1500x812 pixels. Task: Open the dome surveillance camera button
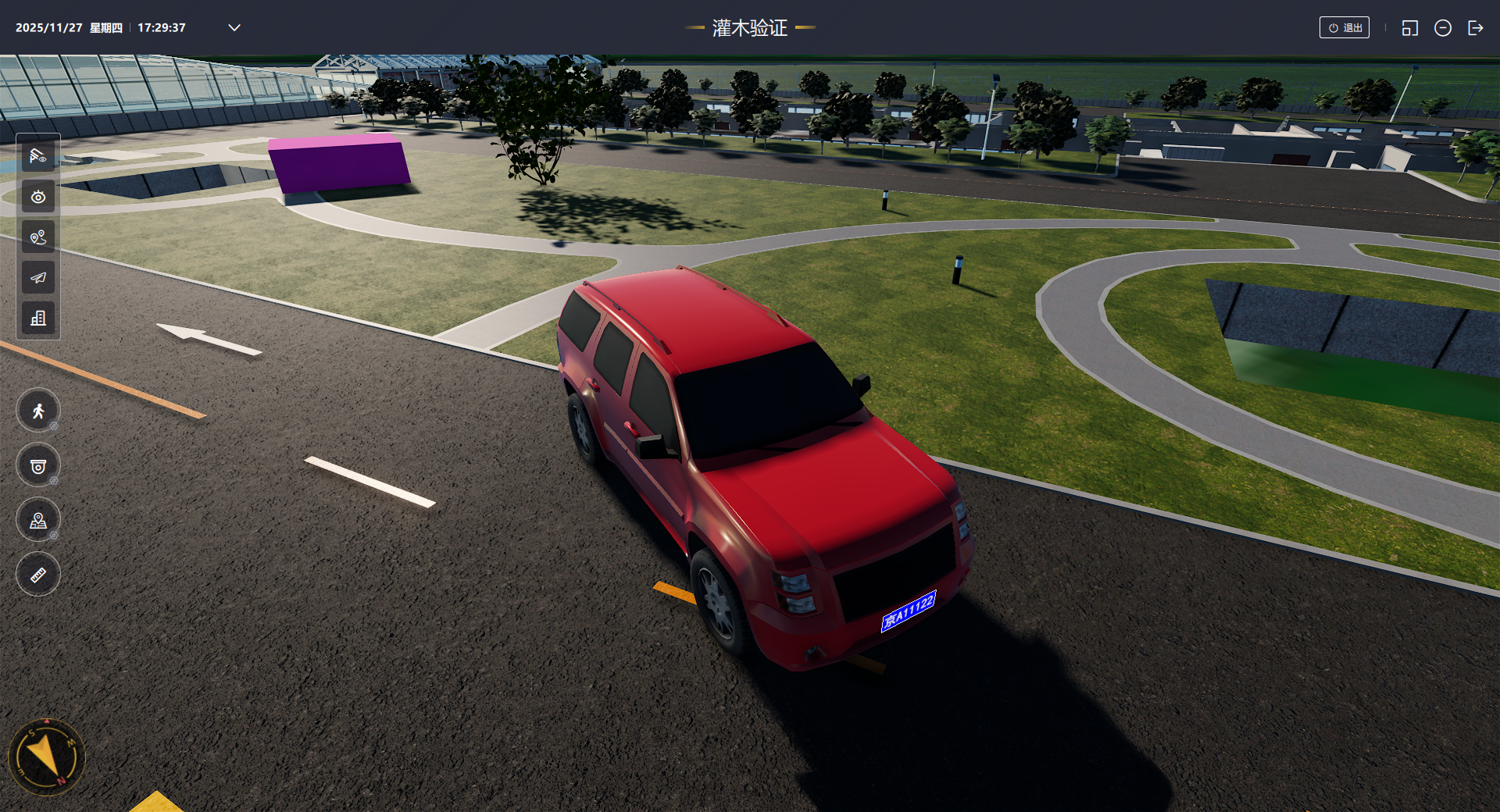pos(38,466)
